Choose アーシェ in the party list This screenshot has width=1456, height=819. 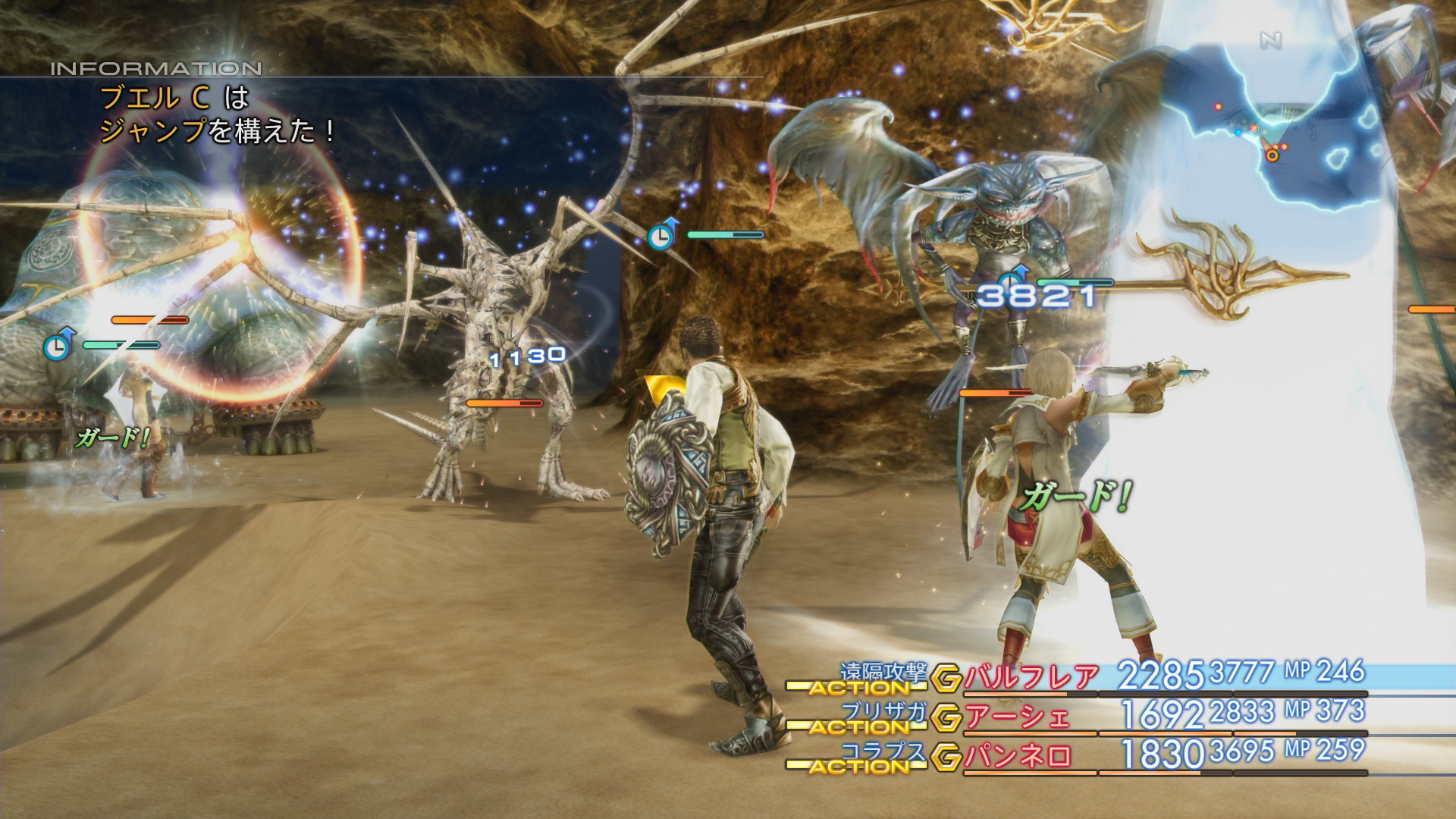click(1017, 717)
